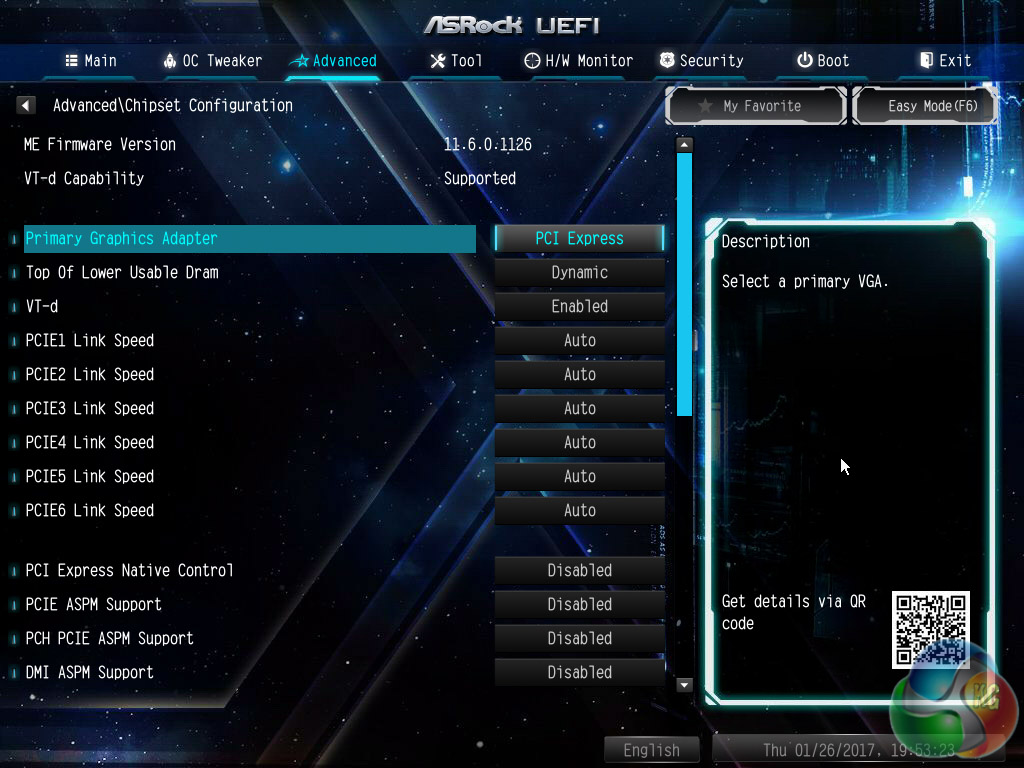Change the English language selection
Image resolution: width=1024 pixels, height=768 pixels.
[x=651, y=750]
